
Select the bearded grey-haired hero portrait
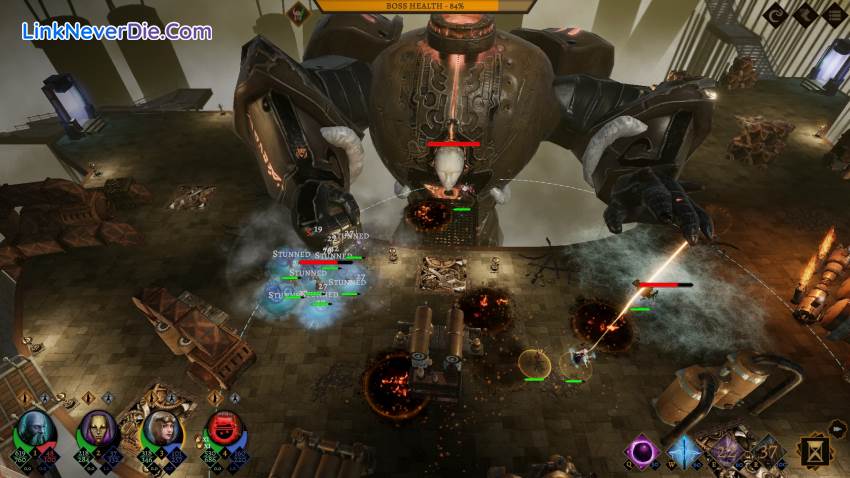(x=37, y=431)
